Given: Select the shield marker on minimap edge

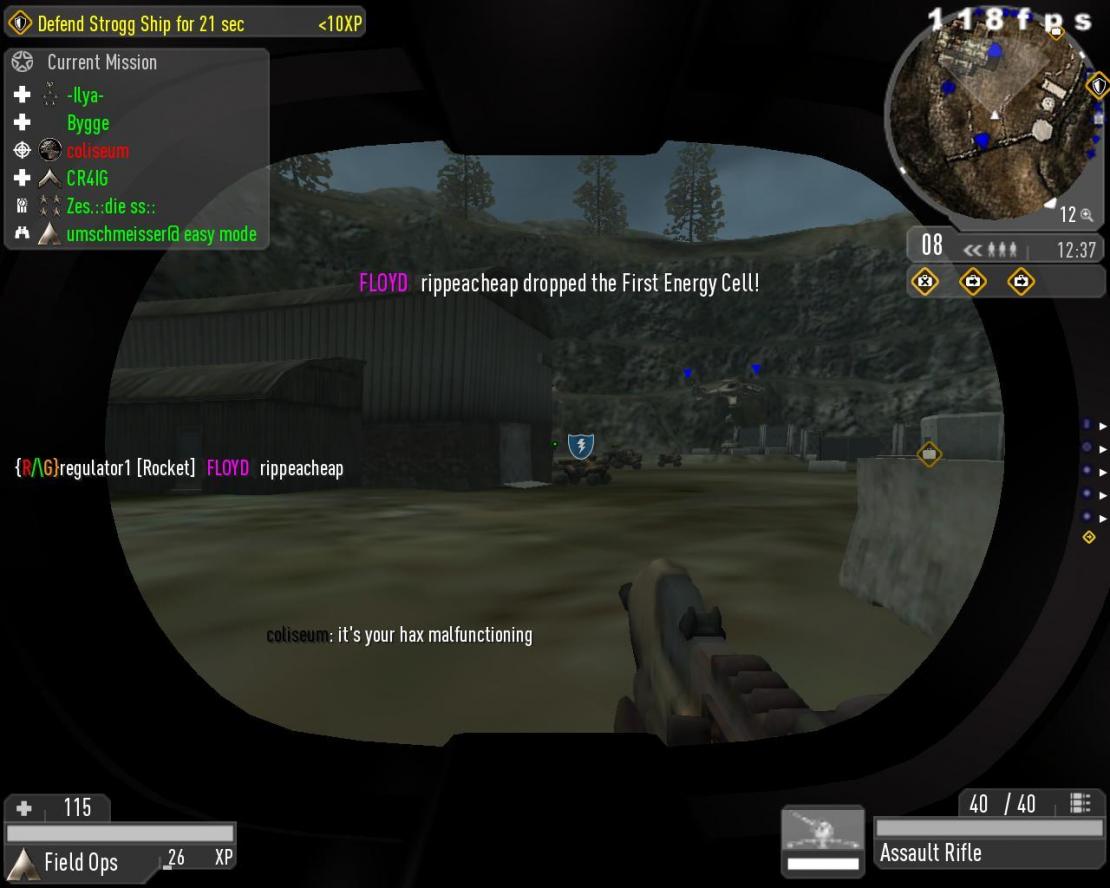Looking at the screenshot, I should [1096, 85].
